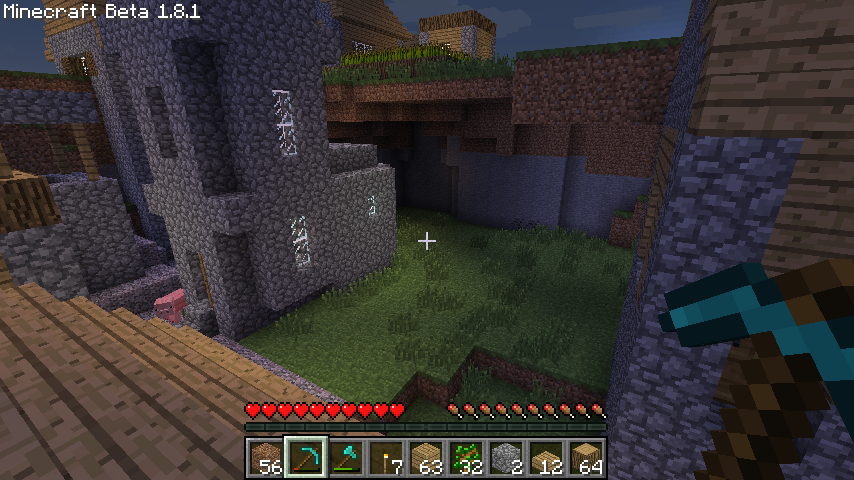Screen dimensions: 854x480
Task: Switch to the wooden slab stack of 12
Action: click(546, 458)
